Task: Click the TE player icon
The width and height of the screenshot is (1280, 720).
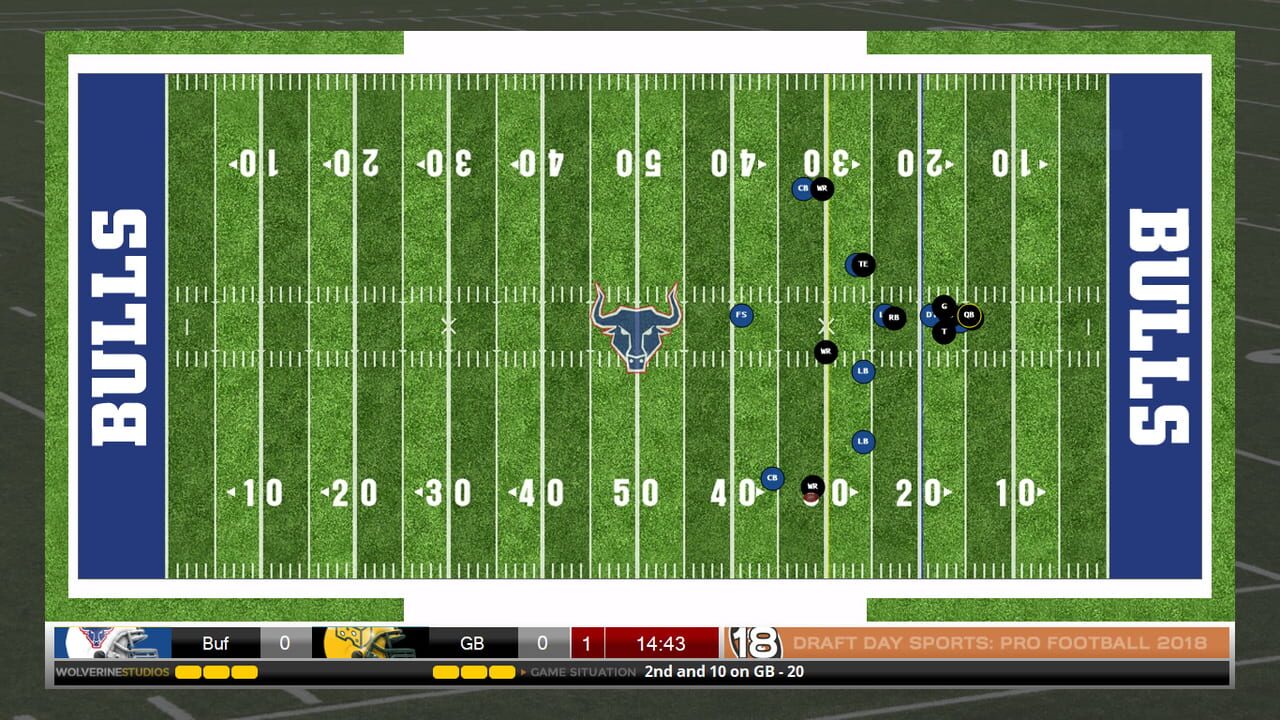Action: click(x=862, y=264)
